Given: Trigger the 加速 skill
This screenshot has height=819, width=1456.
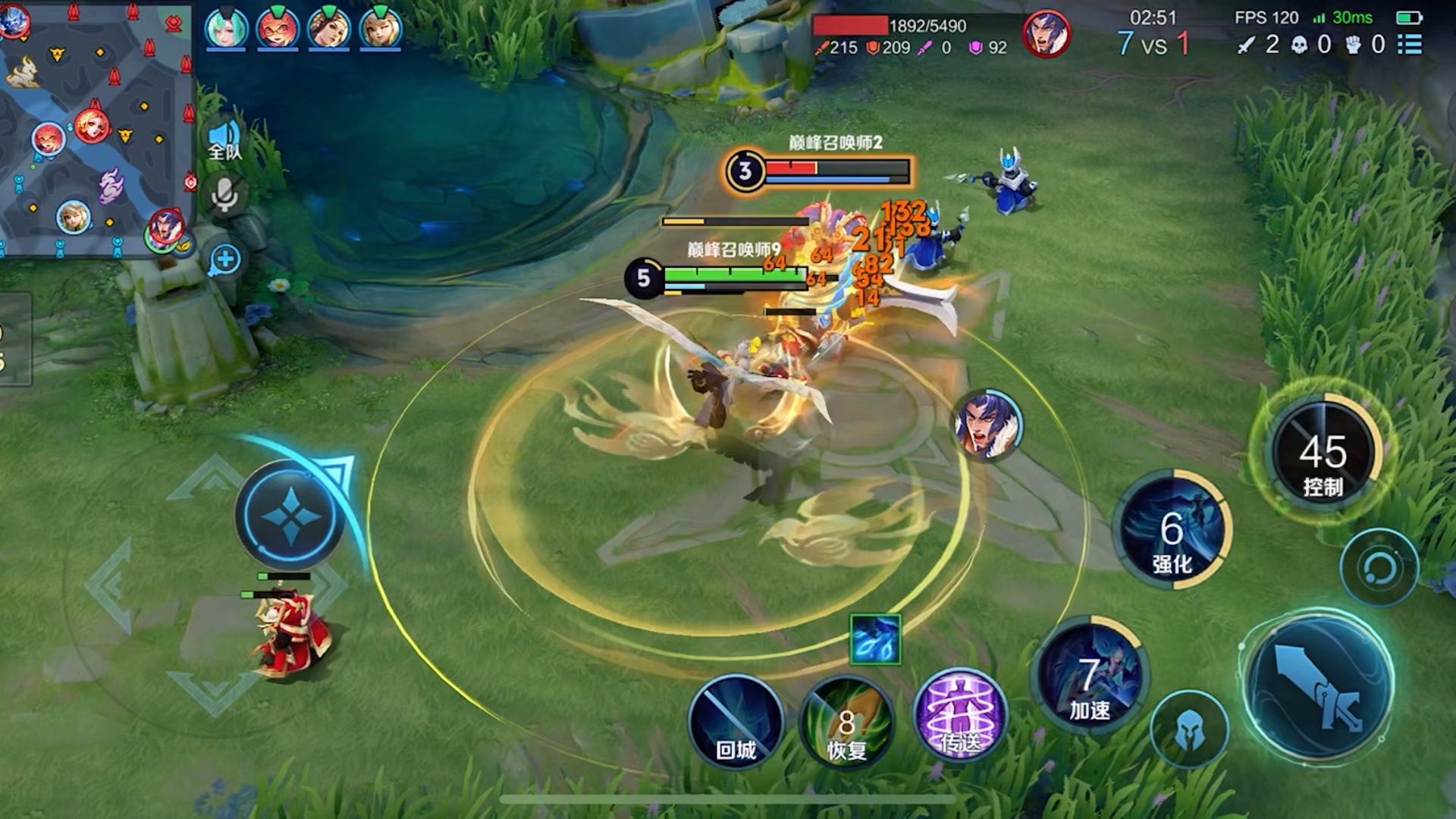Looking at the screenshot, I should pyautogui.click(x=1090, y=677).
